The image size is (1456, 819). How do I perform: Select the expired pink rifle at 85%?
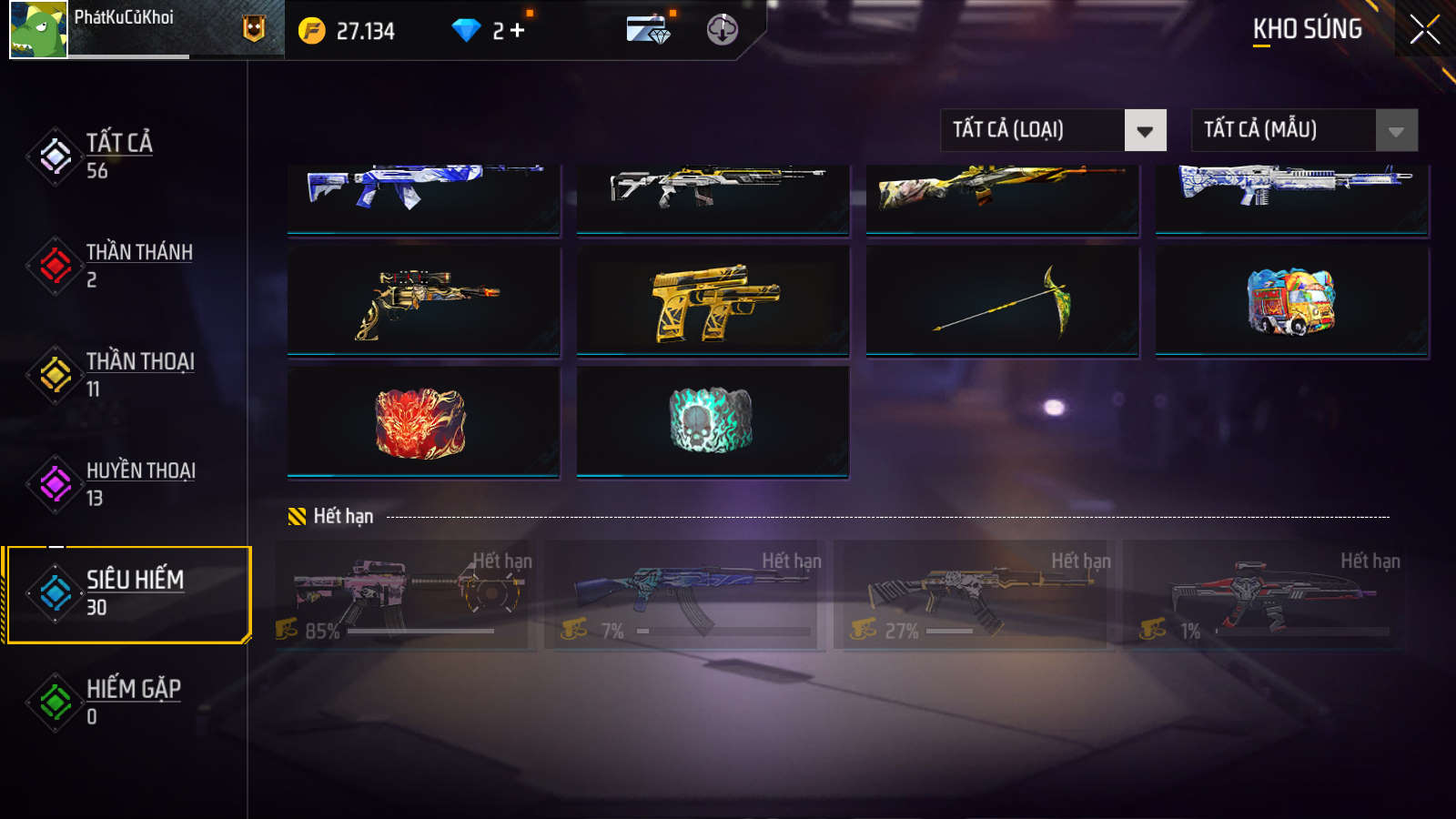[405, 594]
